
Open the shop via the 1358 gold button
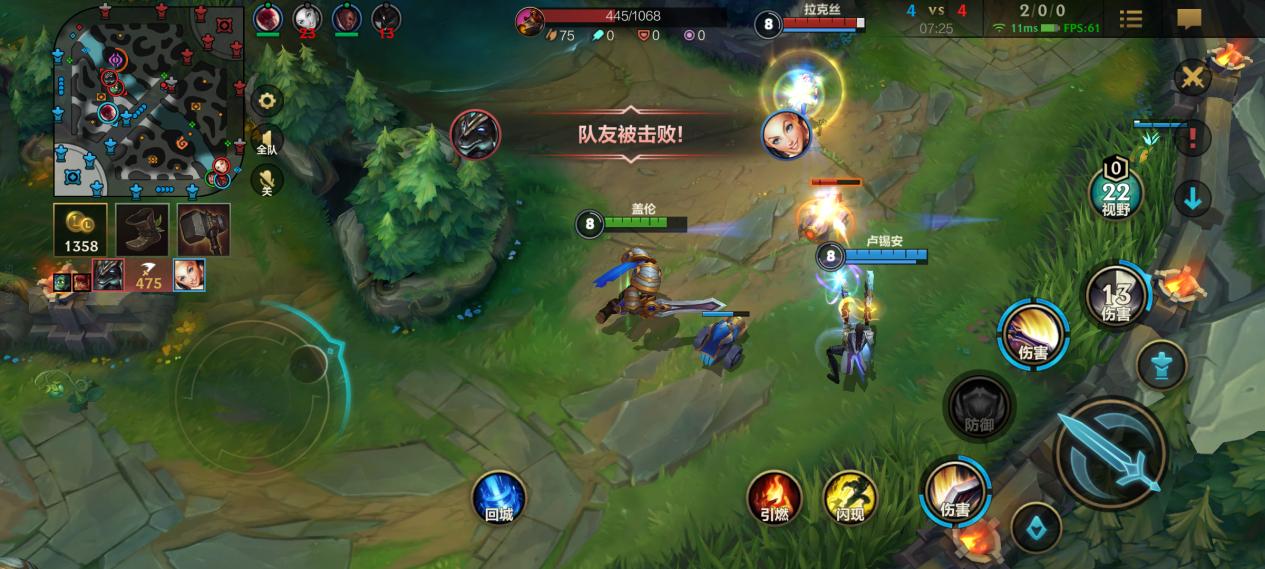80,230
